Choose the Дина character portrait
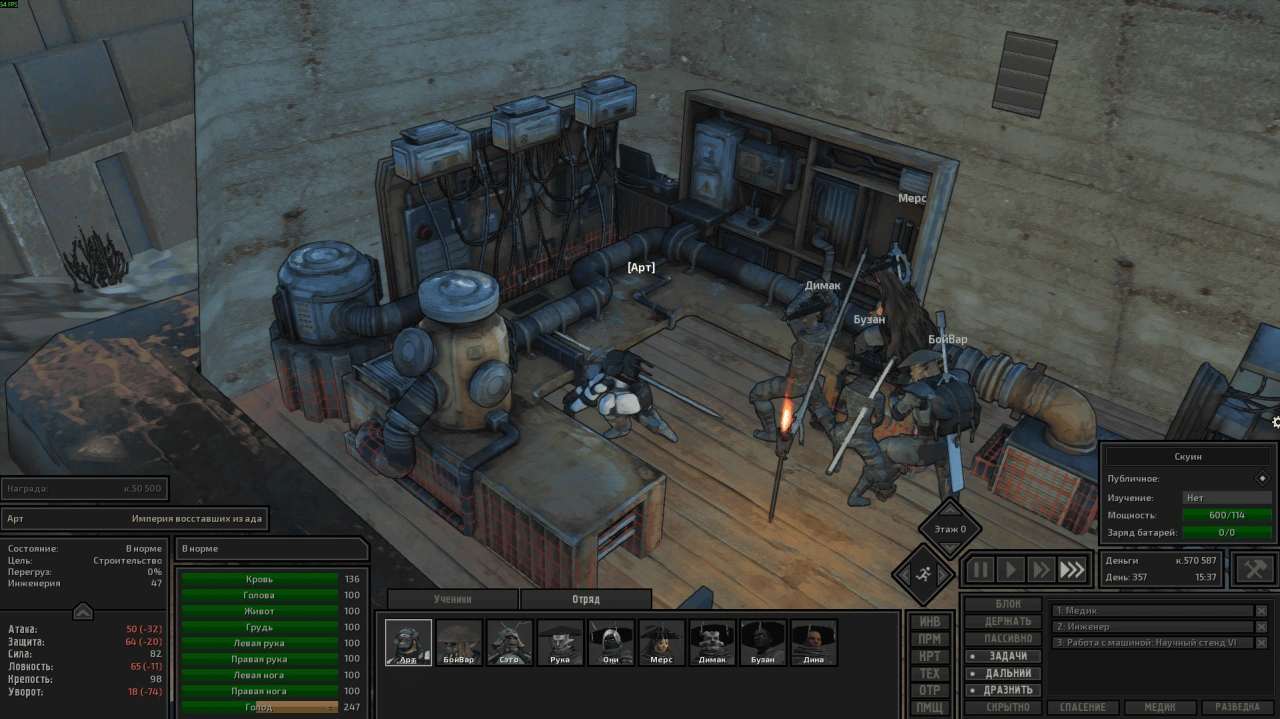 click(x=813, y=642)
